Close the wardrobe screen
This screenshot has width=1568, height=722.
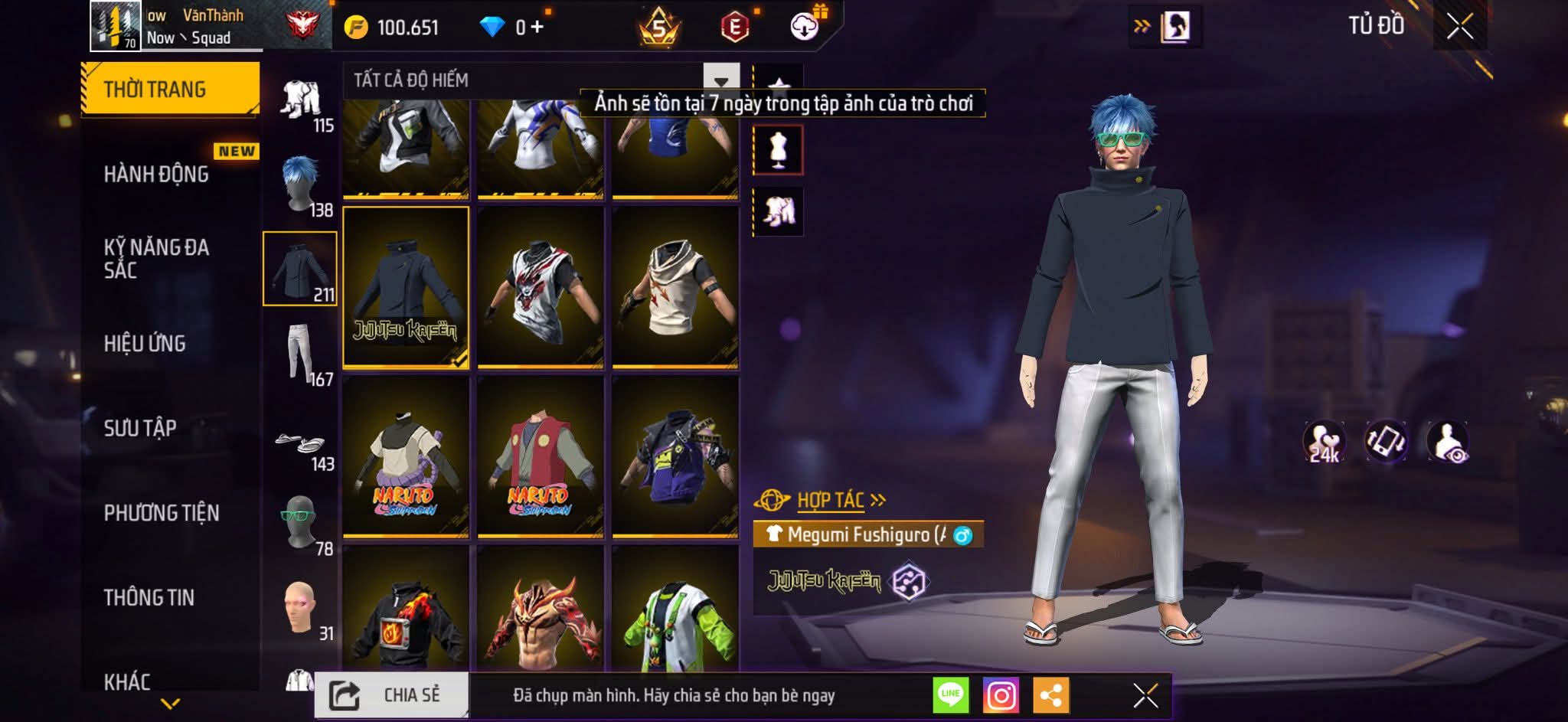pos(1459,27)
